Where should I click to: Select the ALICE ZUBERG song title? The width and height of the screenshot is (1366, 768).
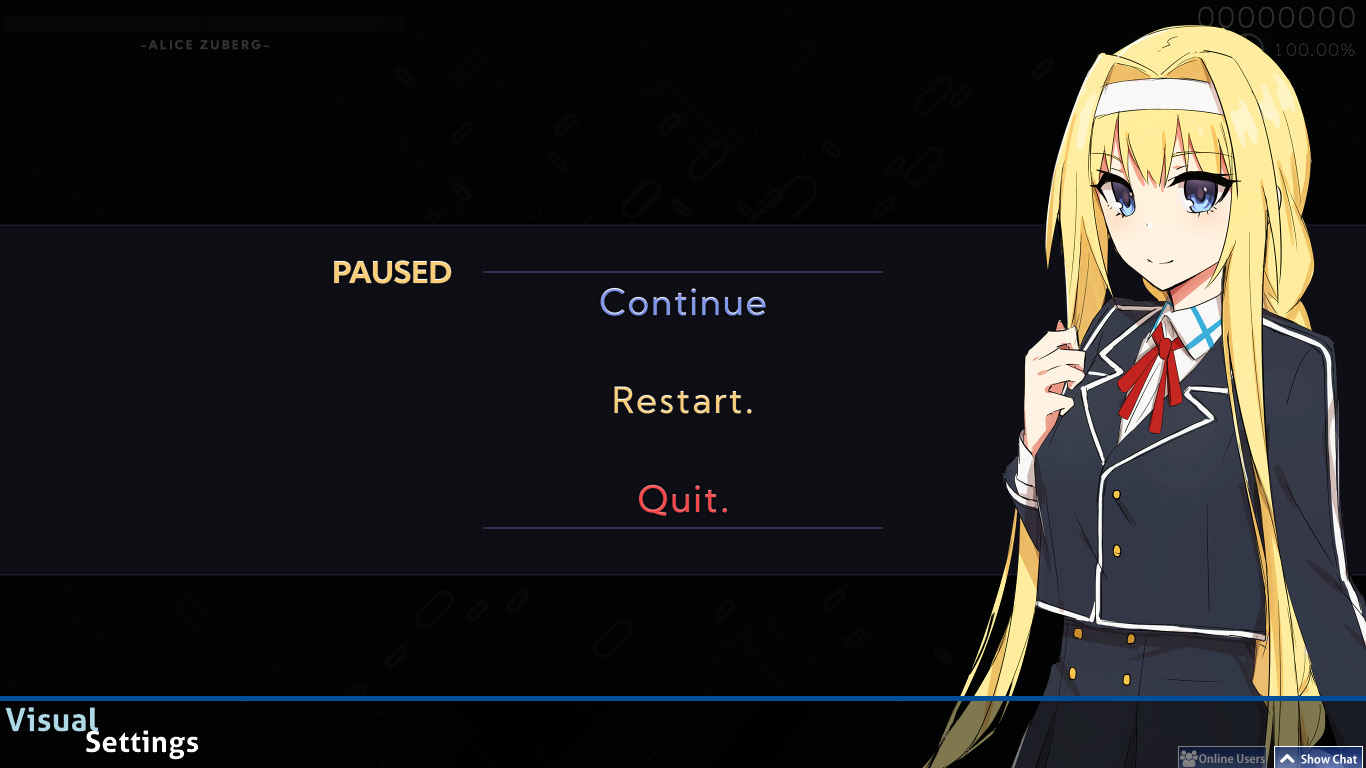click(x=204, y=43)
